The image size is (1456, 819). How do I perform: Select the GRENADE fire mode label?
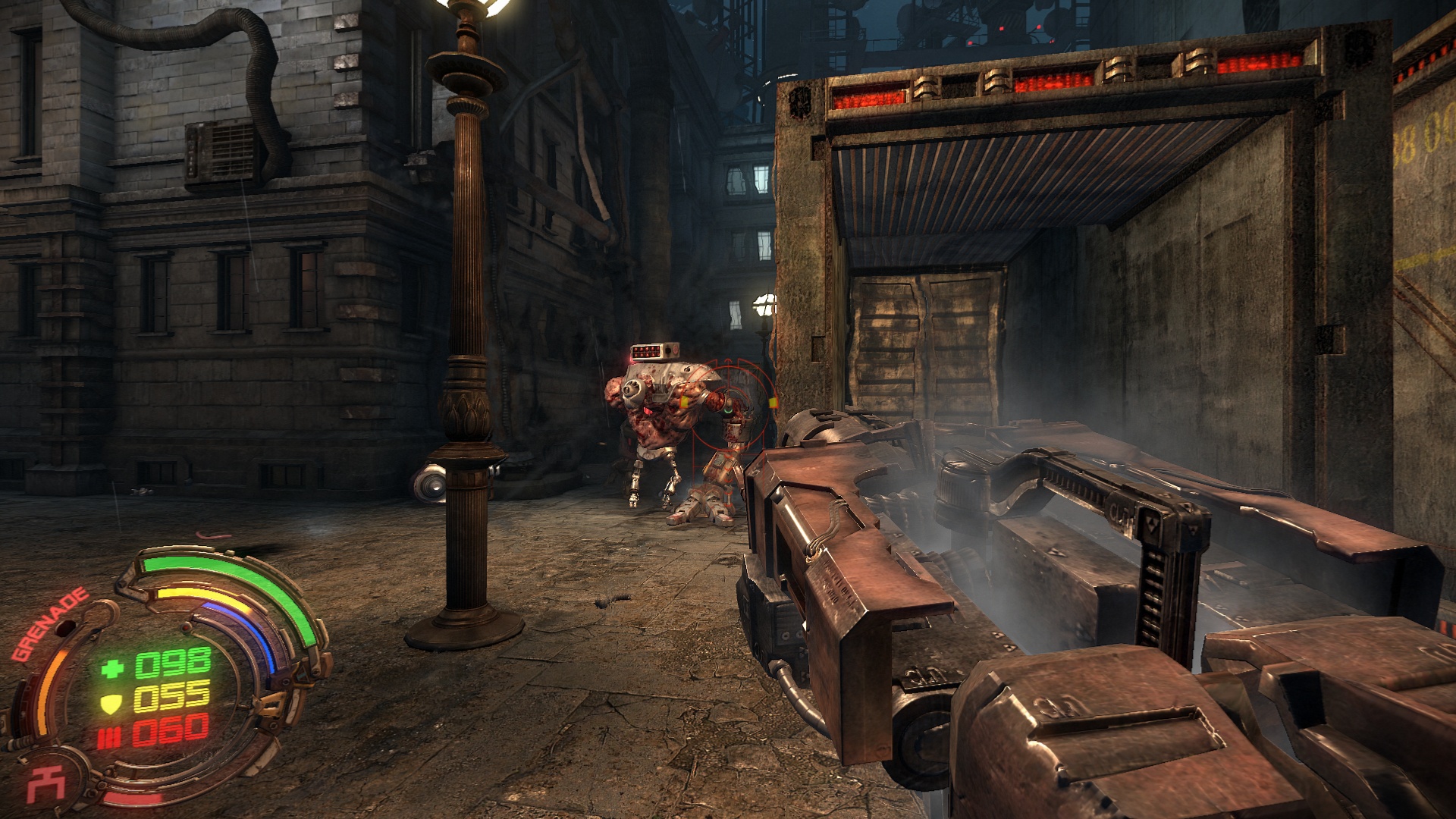point(50,624)
